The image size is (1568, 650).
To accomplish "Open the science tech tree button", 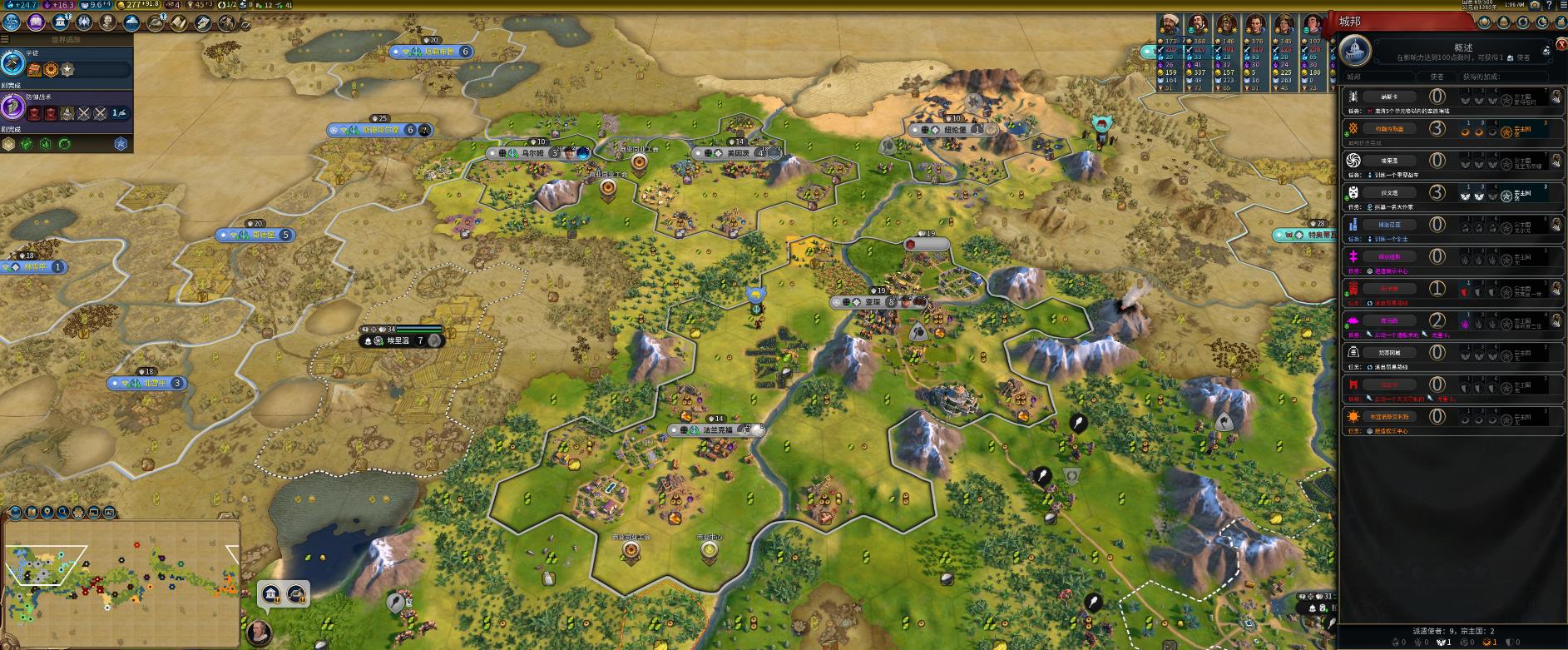I will tap(12, 22).
